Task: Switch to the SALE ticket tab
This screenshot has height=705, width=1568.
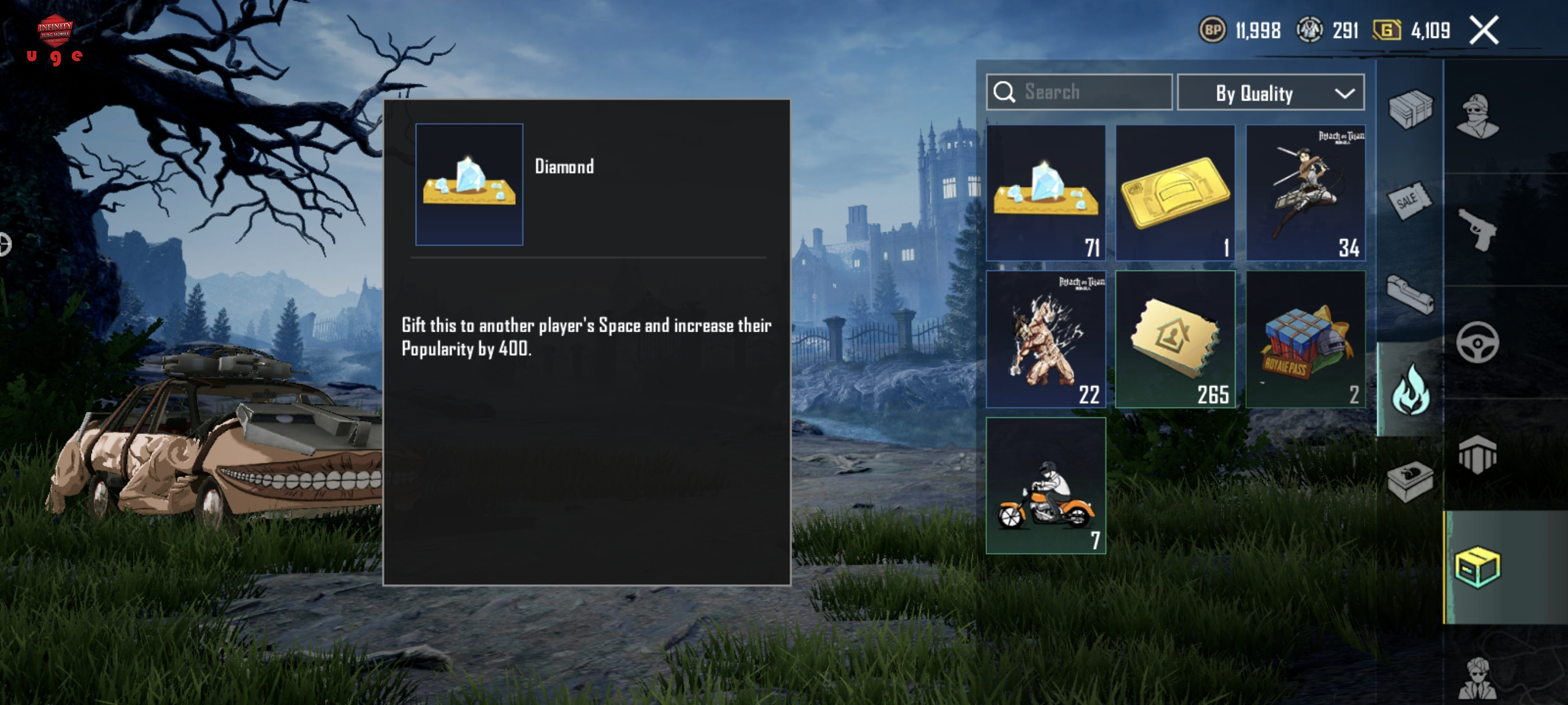Action: [x=1410, y=200]
